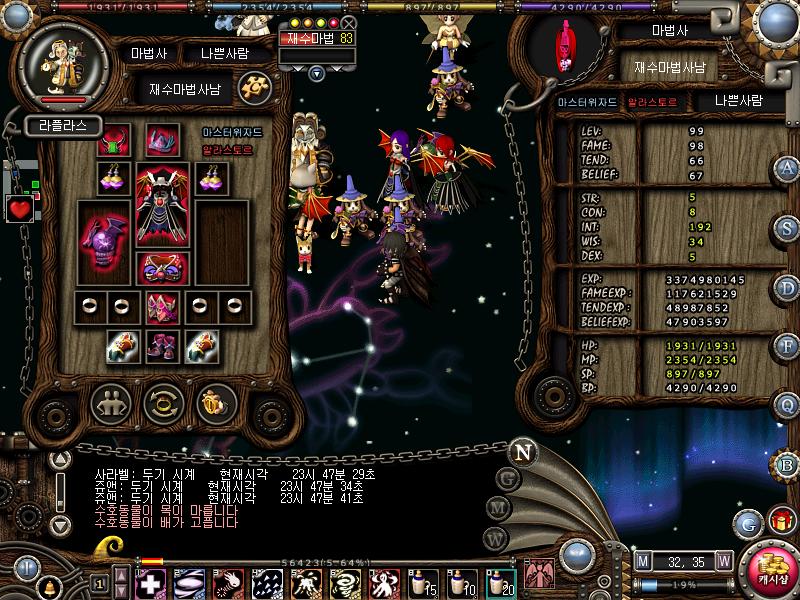Select the N chat channel button
Image resolution: width=800 pixels, height=600 pixels.
tap(521, 451)
